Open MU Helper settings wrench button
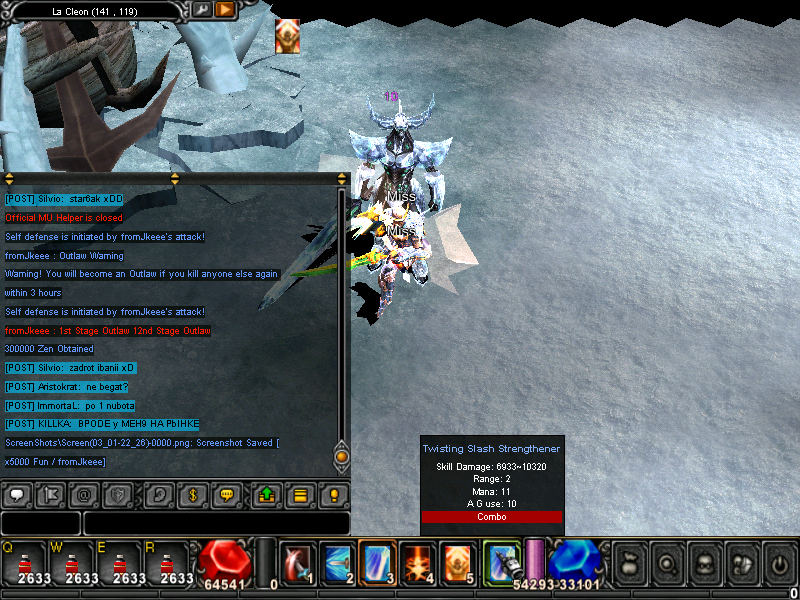 click(x=202, y=10)
